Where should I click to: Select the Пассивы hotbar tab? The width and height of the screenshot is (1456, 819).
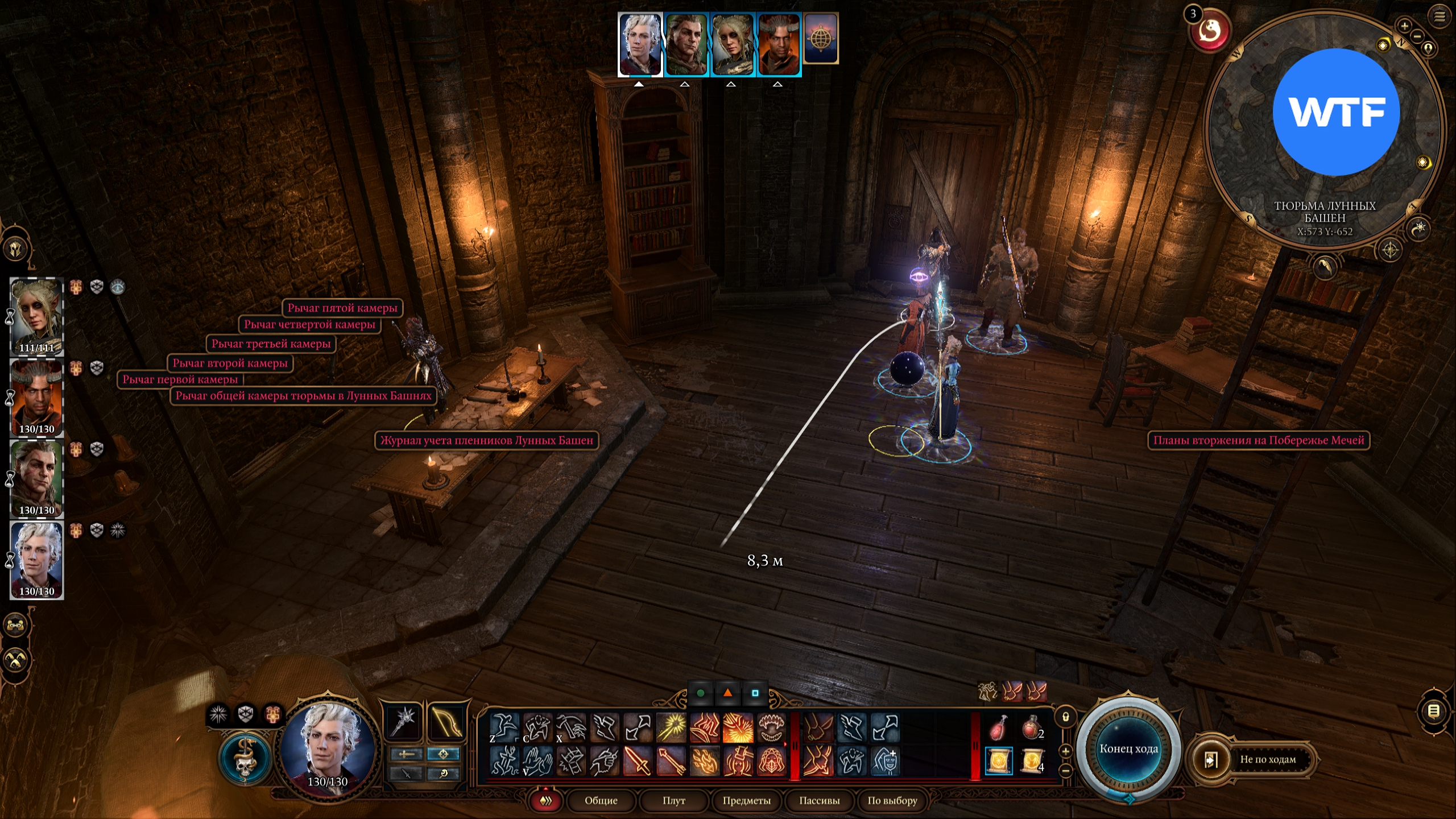(819, 801)
